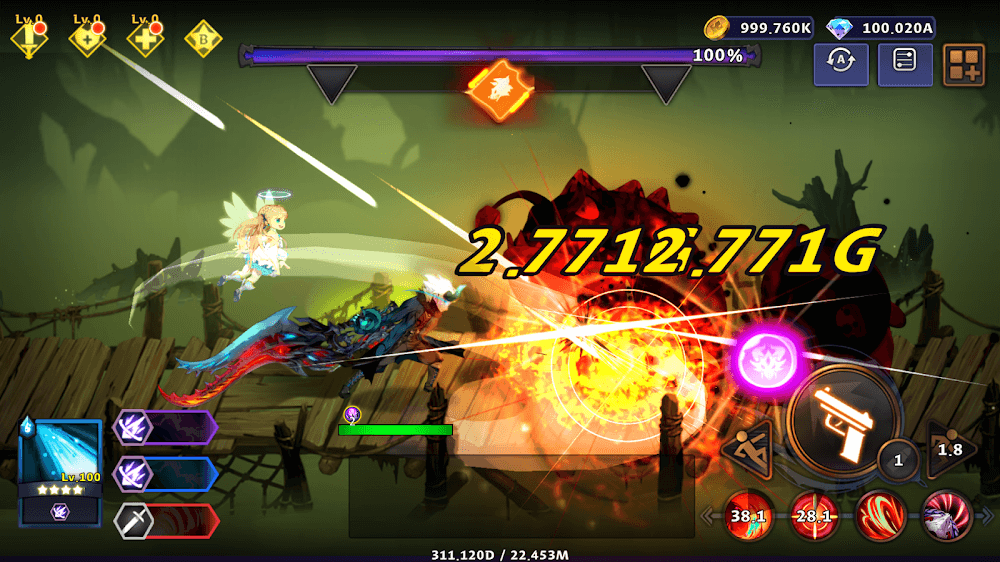
Task: Activate the diamond icon marked B
Action: tap(203, 38)
